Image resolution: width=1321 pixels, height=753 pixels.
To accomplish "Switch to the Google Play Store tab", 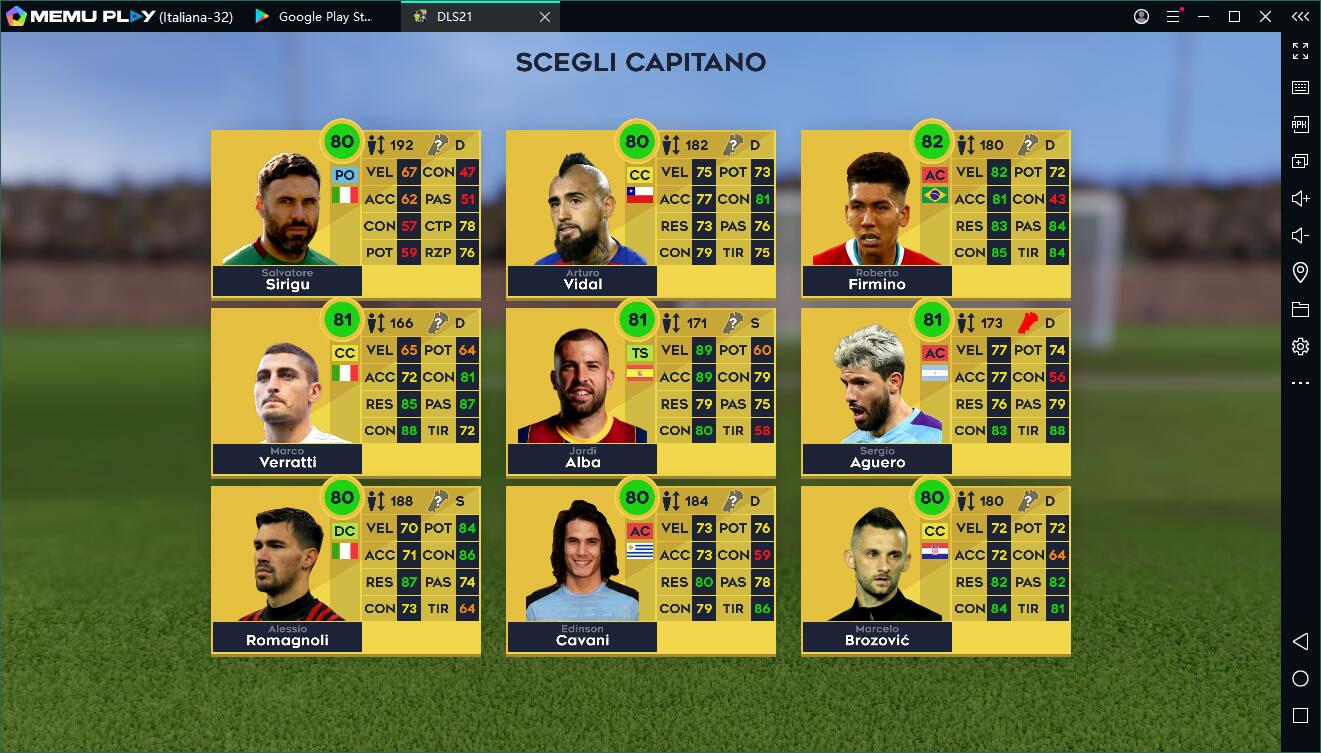I will click(x=320, y=16).
